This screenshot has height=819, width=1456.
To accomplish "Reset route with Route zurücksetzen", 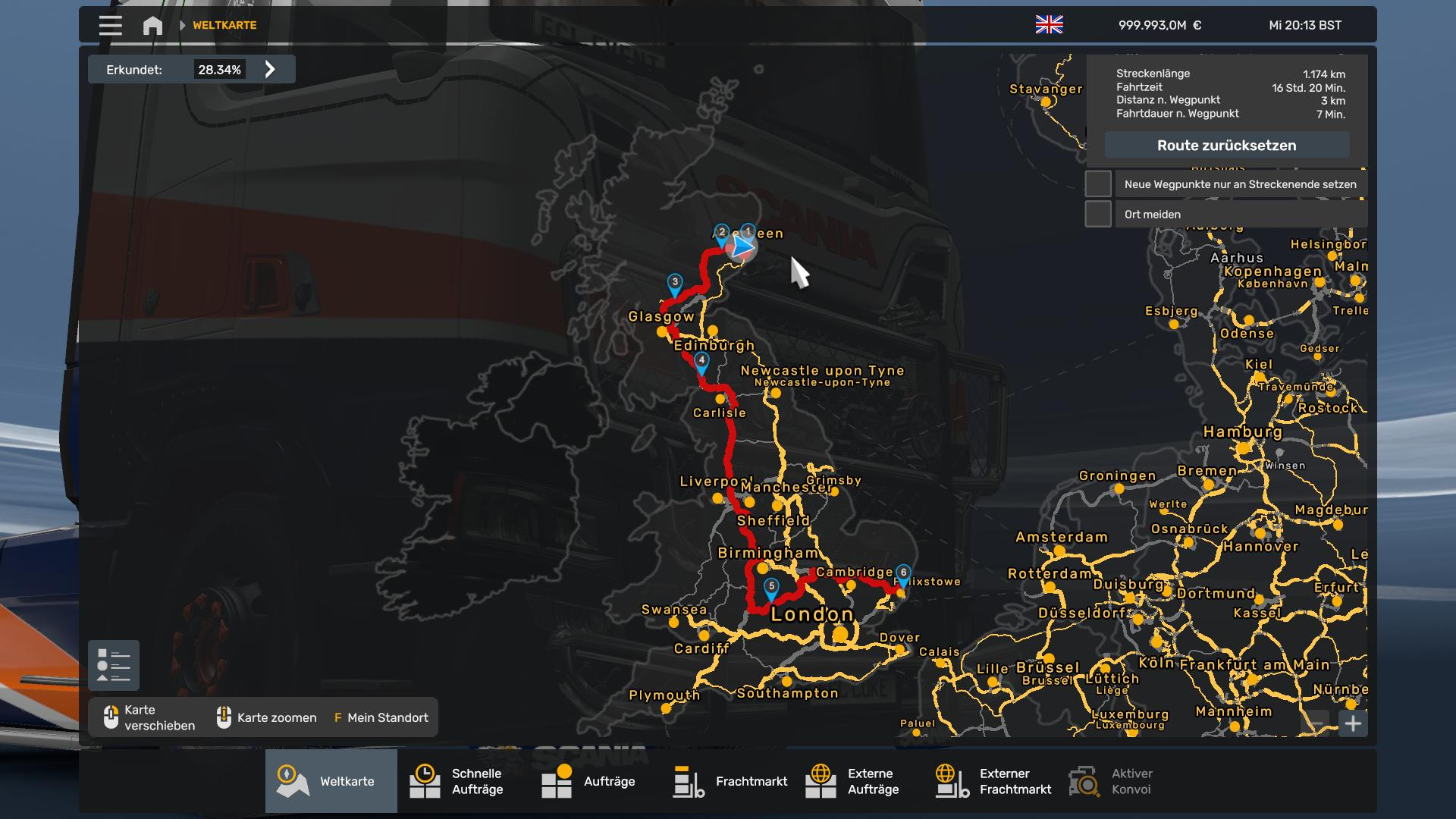I will pos(1226,146).
